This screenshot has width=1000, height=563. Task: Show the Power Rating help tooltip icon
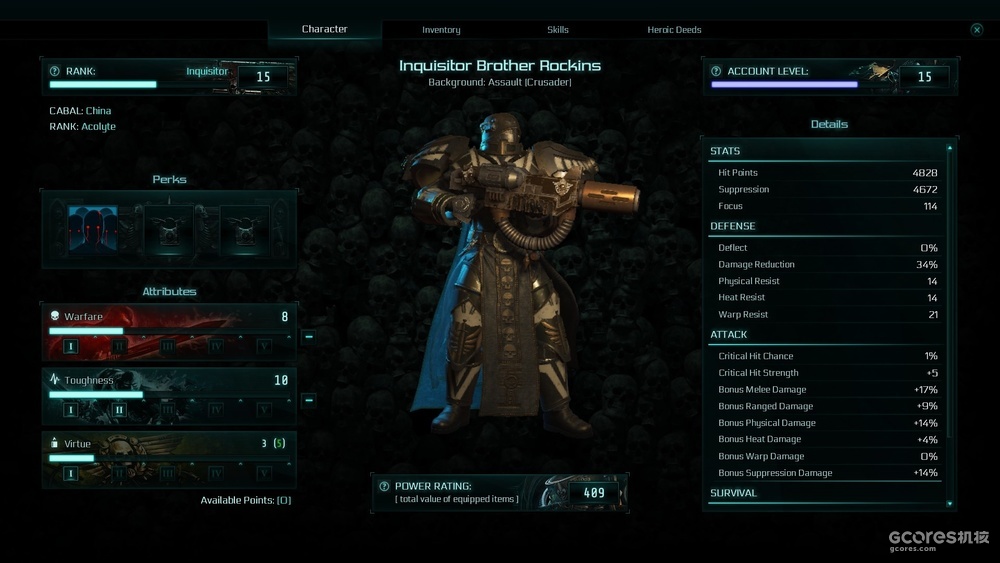[x=384, y=486]
